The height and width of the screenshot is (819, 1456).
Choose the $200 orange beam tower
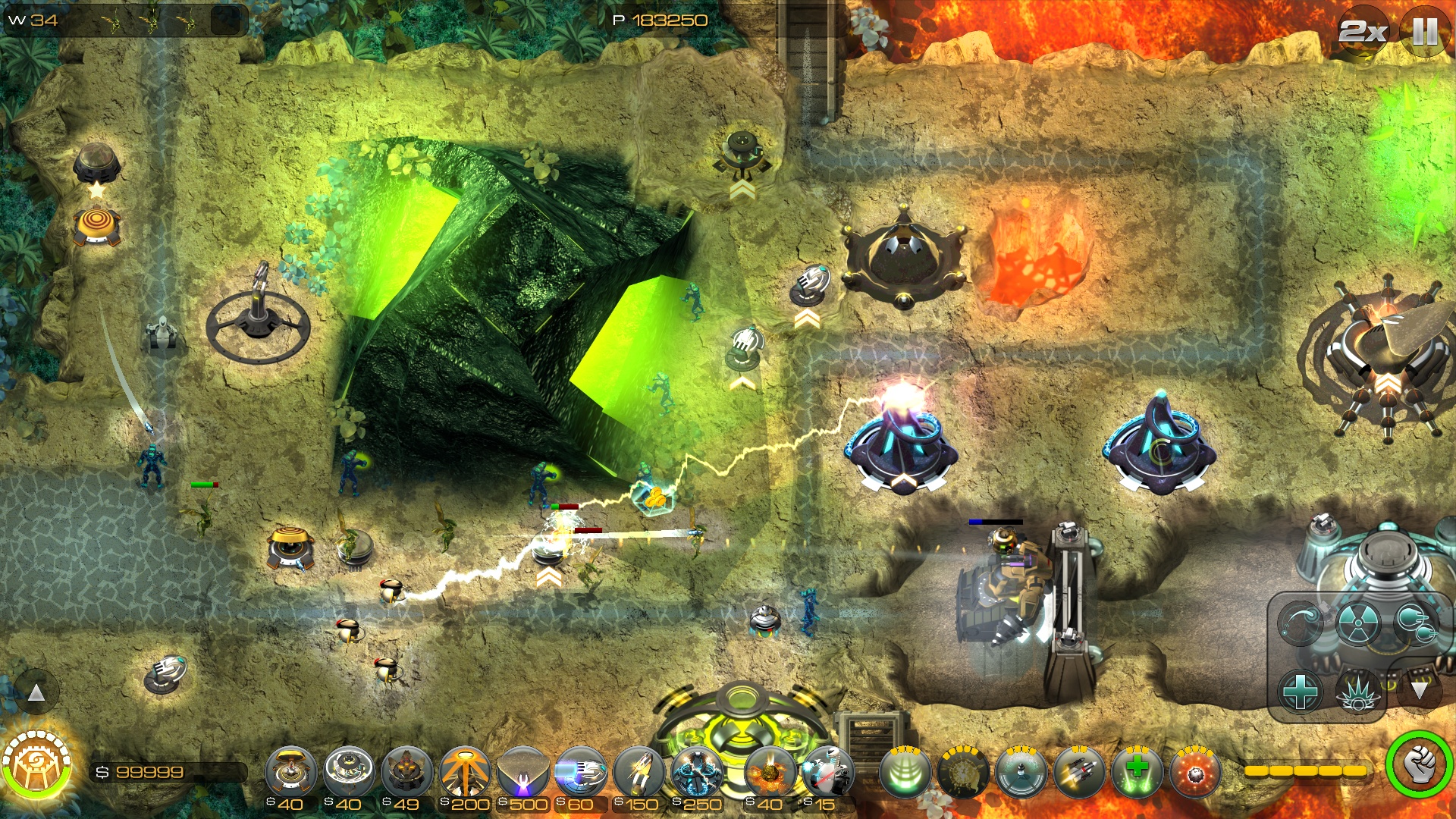[x=465, y=773]
